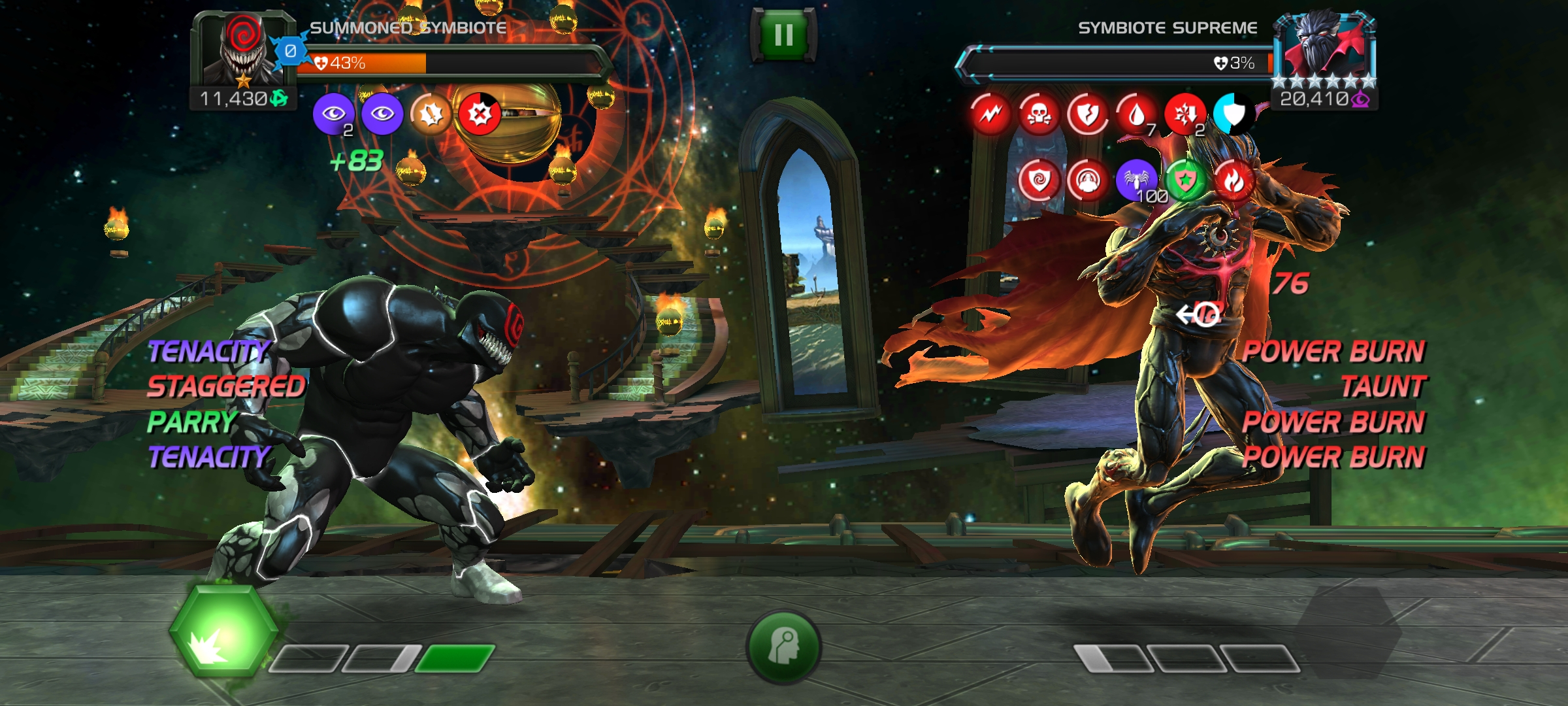Inspect the purple spider icon with 100
Image resolution: width=1568 pixels, height=706 pixels.
coord(1137,180)
